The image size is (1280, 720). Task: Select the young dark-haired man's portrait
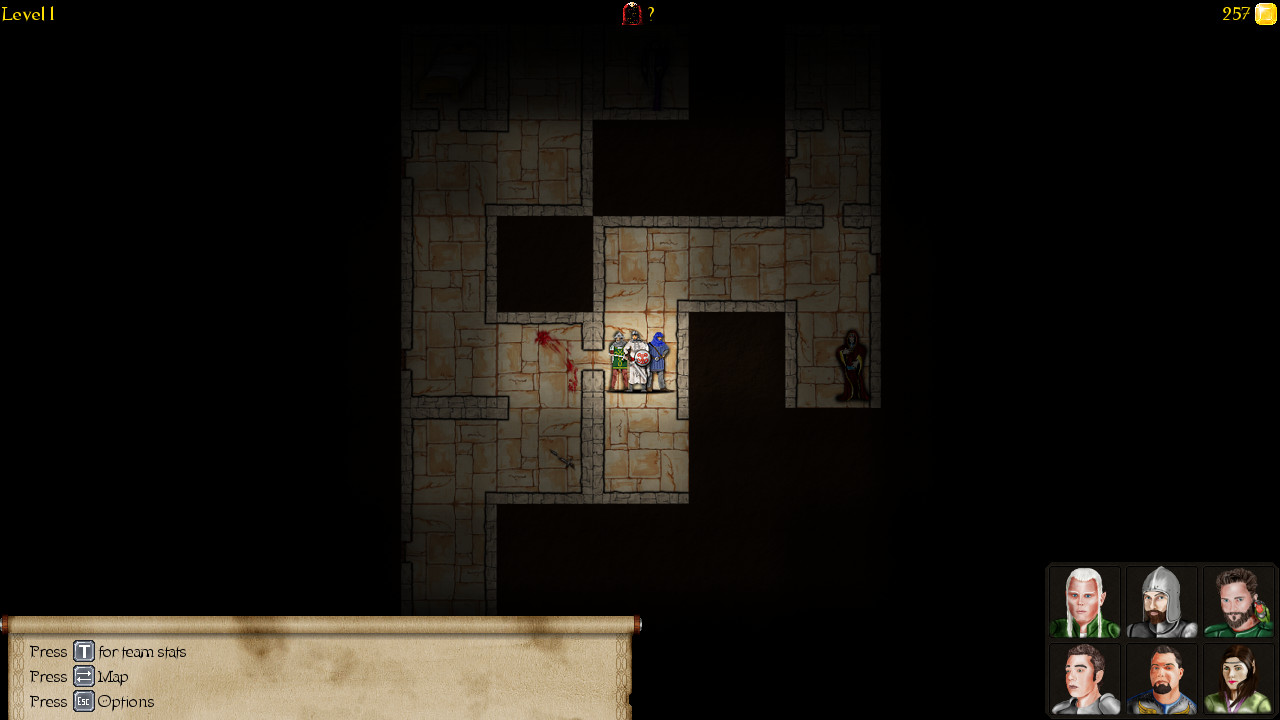[1084, 679]
